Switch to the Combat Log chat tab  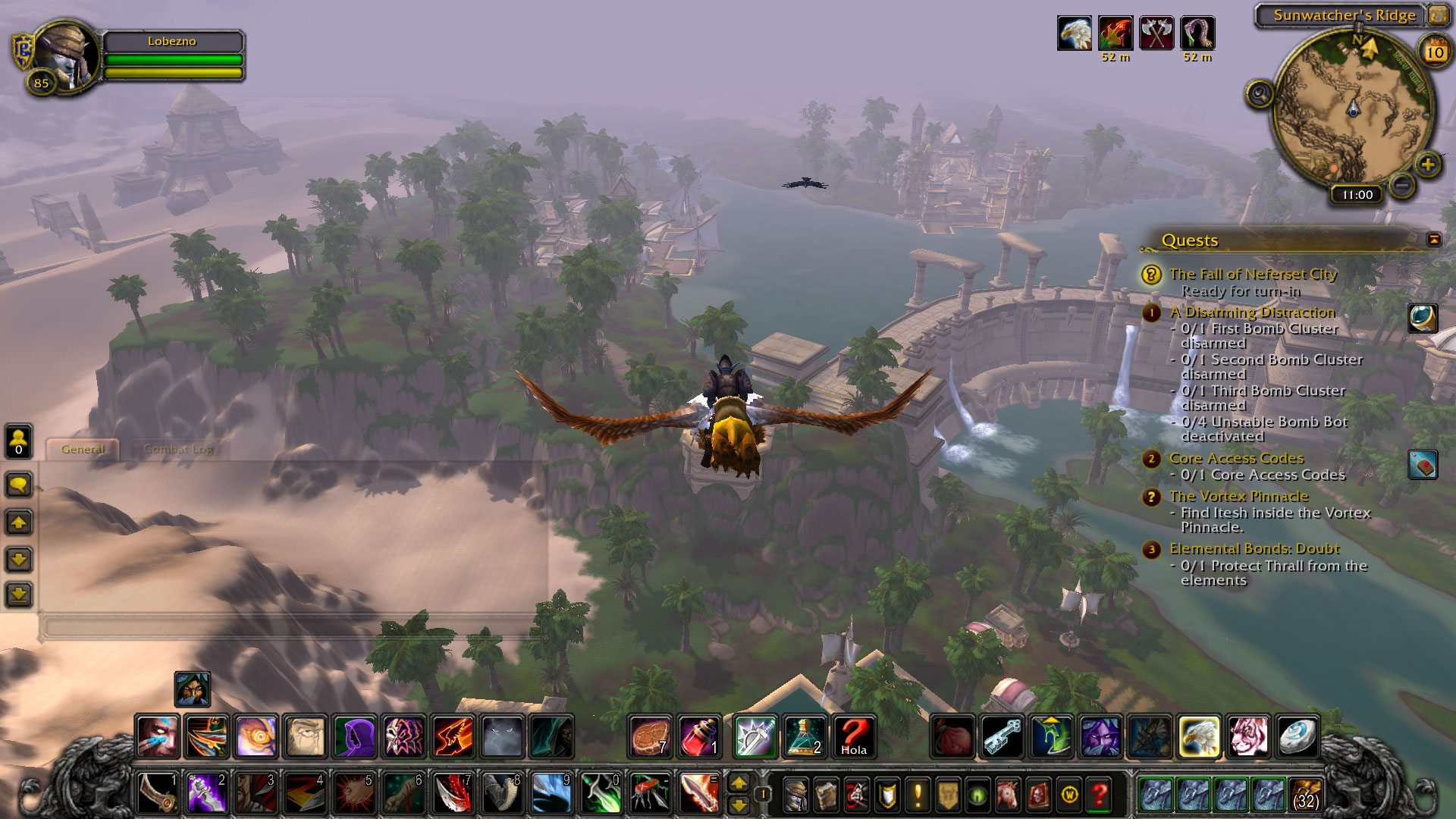point(179,449)
